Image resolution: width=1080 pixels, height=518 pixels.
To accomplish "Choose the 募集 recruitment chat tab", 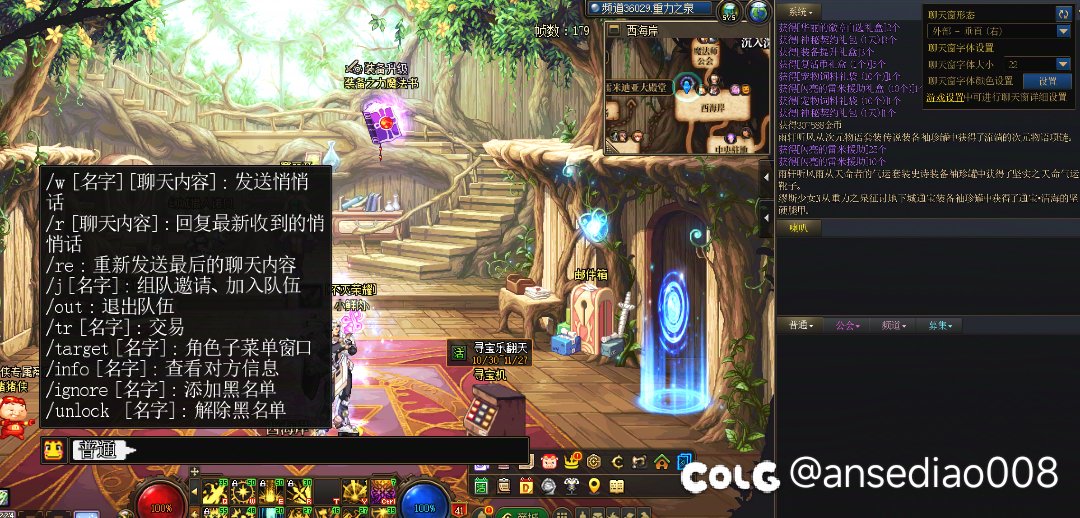I will pyautogui.click(x=940, y=325).
